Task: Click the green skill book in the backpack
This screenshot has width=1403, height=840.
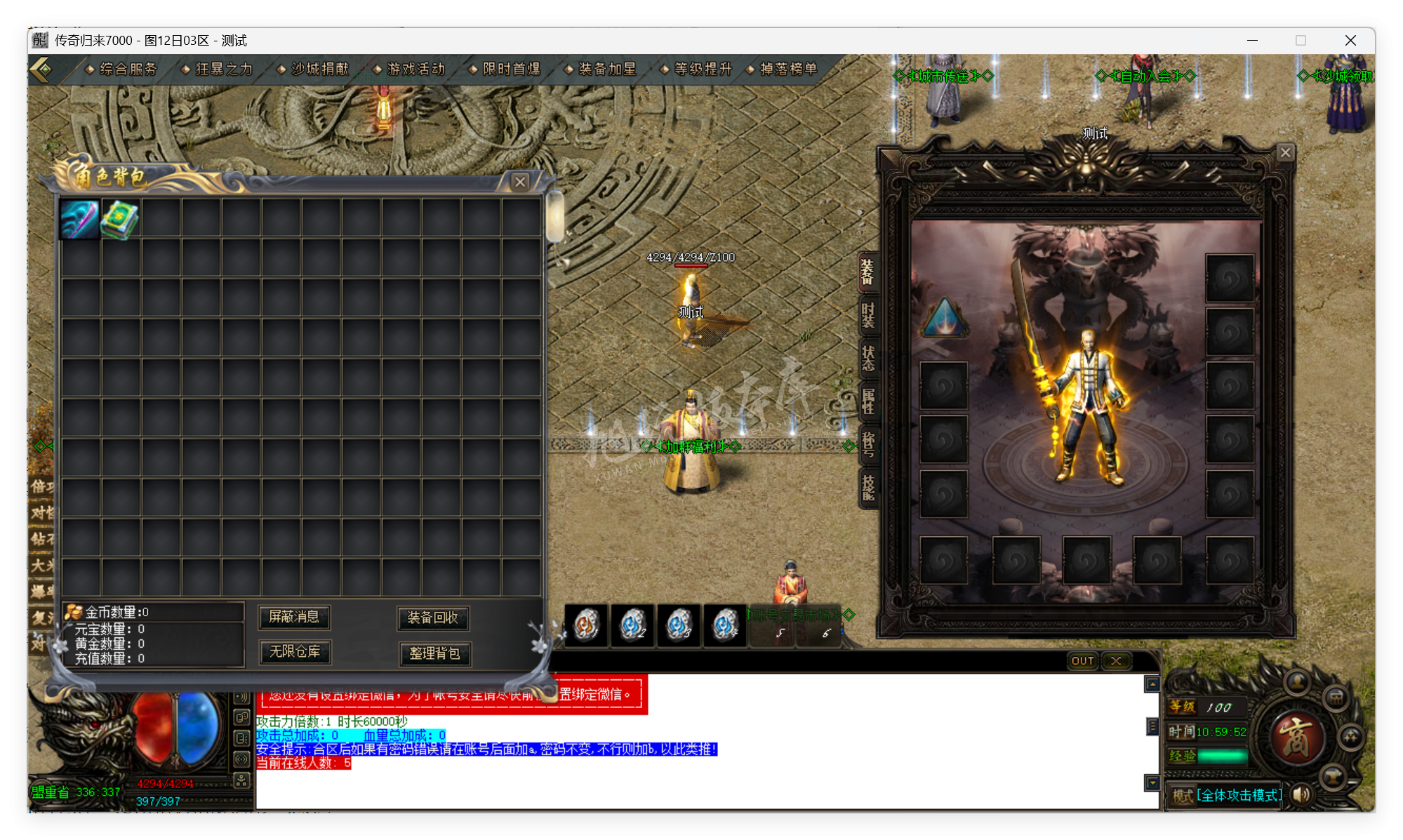Action: (120, 217)
